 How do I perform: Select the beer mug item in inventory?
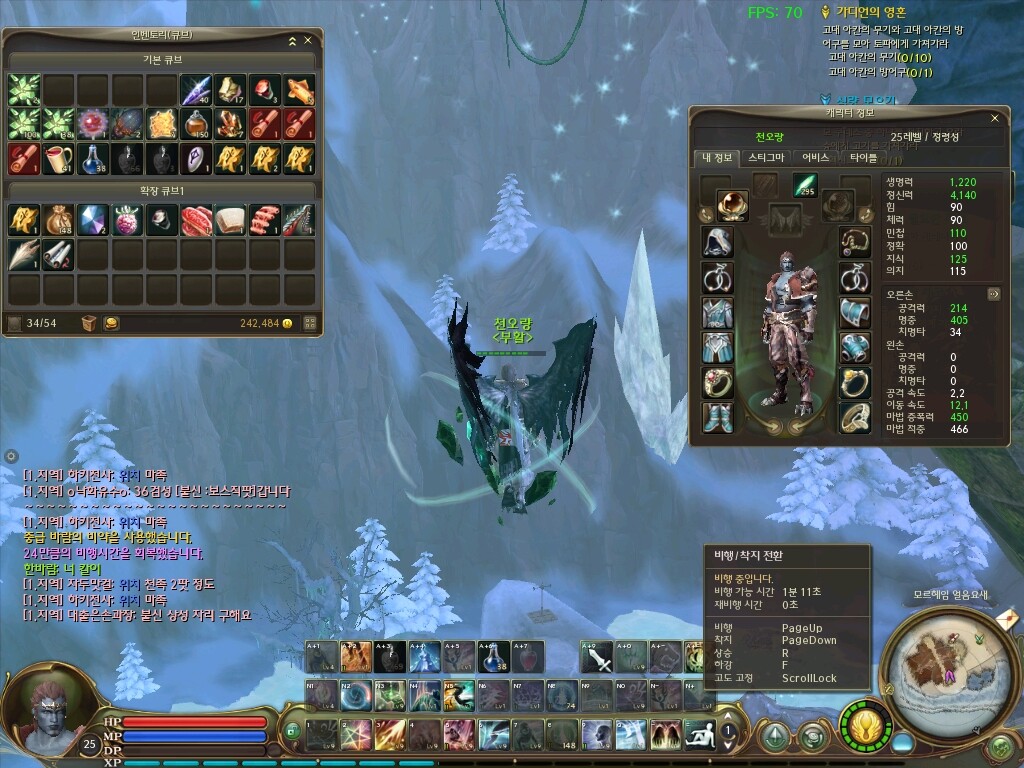coord(57,158)
